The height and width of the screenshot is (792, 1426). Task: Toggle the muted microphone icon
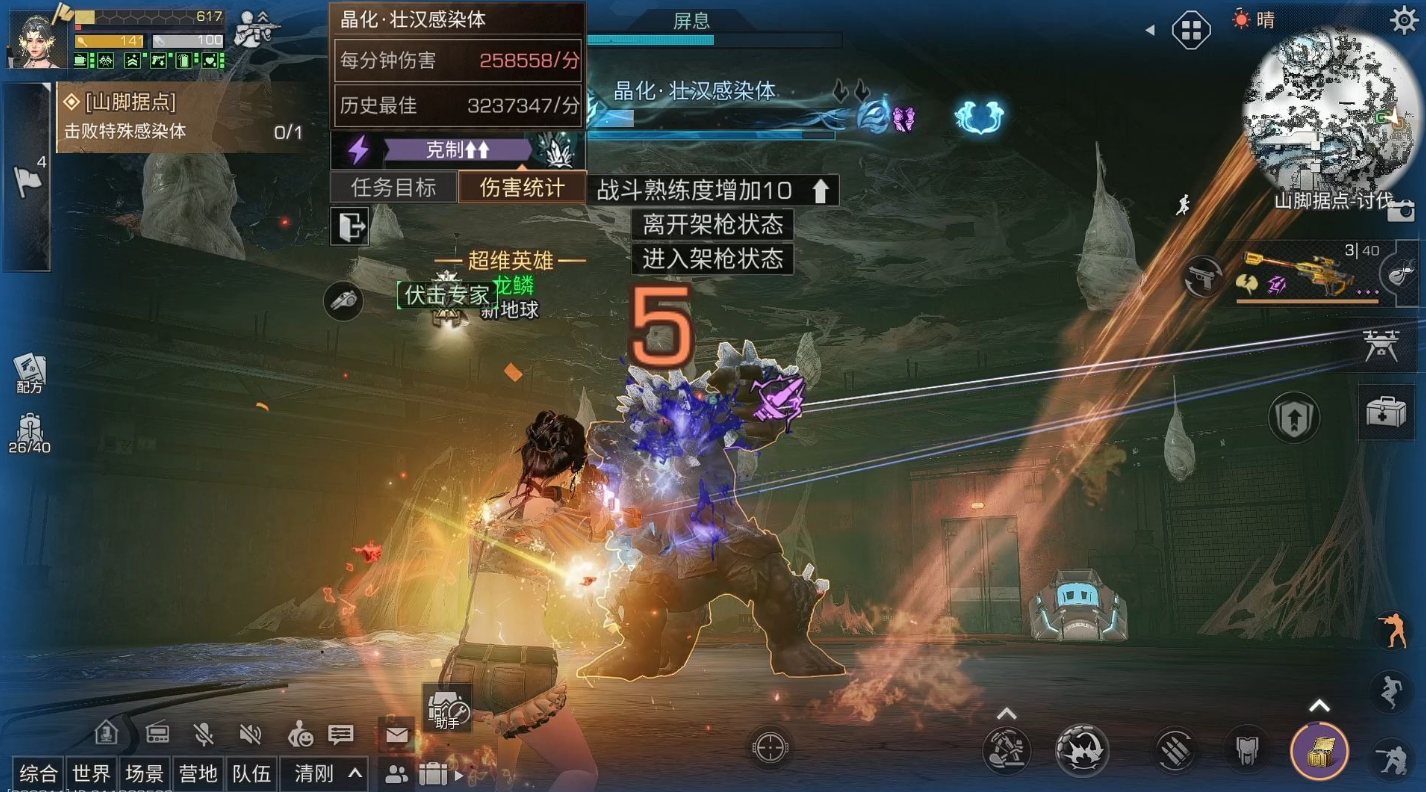(204, 735)
